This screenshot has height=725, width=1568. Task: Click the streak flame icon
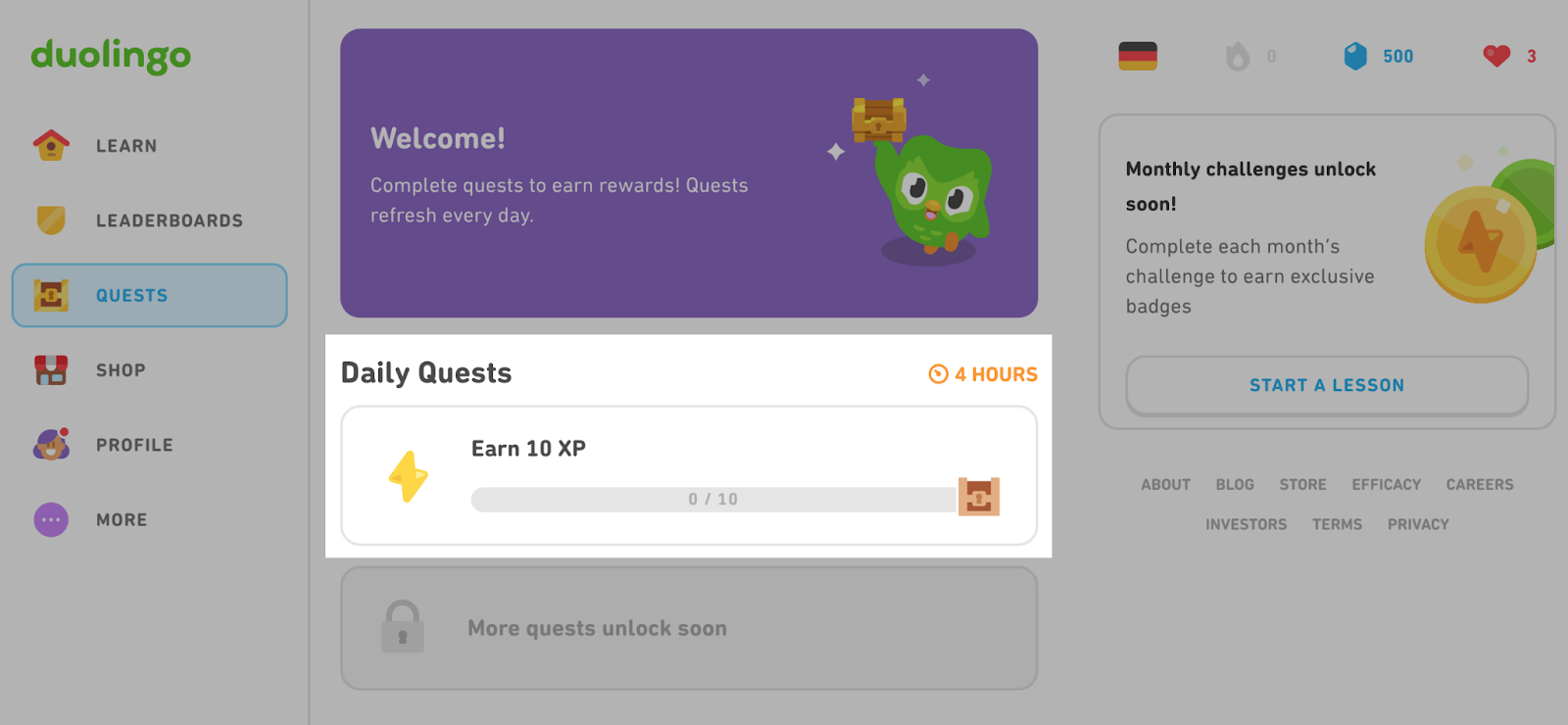point(1237,56)
